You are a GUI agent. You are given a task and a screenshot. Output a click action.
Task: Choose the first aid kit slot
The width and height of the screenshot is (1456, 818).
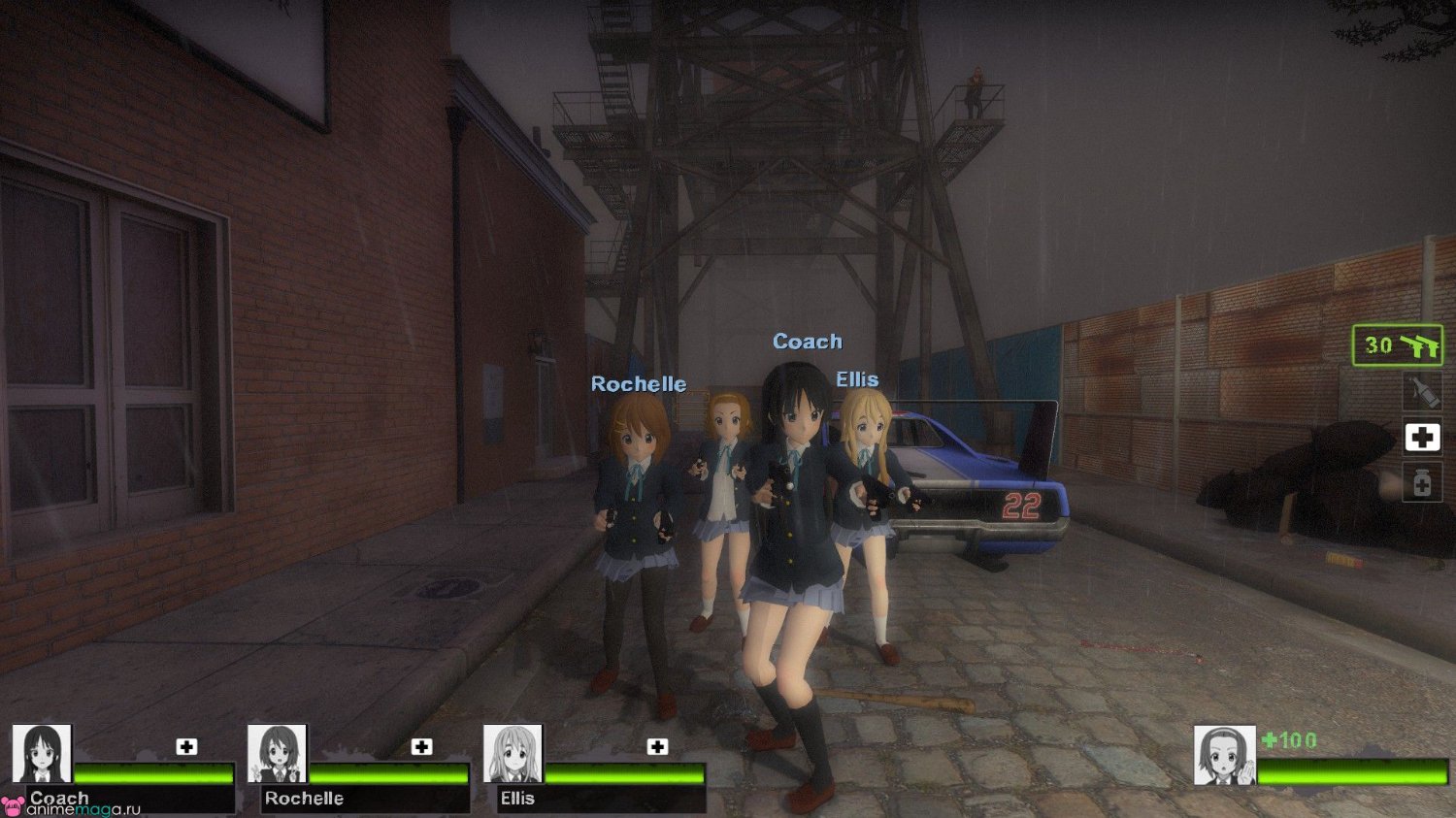1423,438
